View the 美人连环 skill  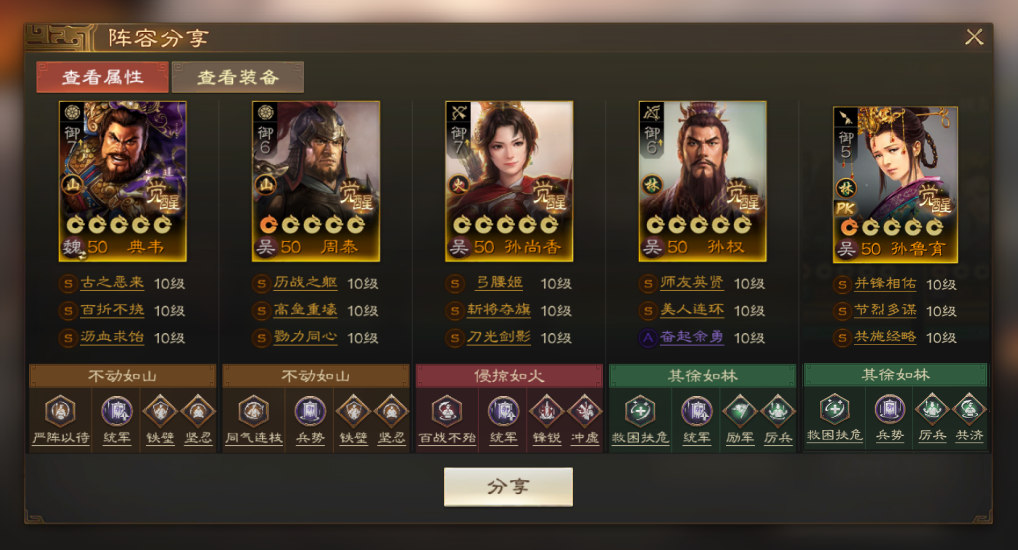pos(692,311)
